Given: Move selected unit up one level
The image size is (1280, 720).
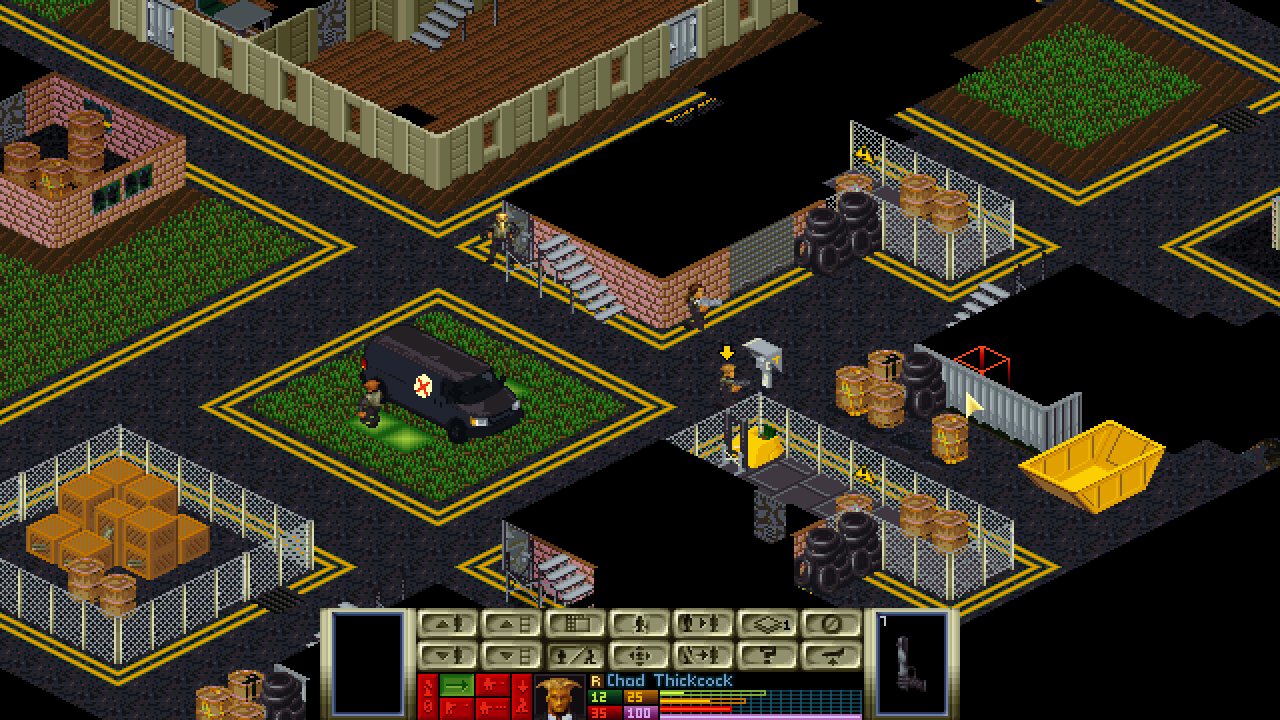Looking at the screenshot, I should [447, 624].
